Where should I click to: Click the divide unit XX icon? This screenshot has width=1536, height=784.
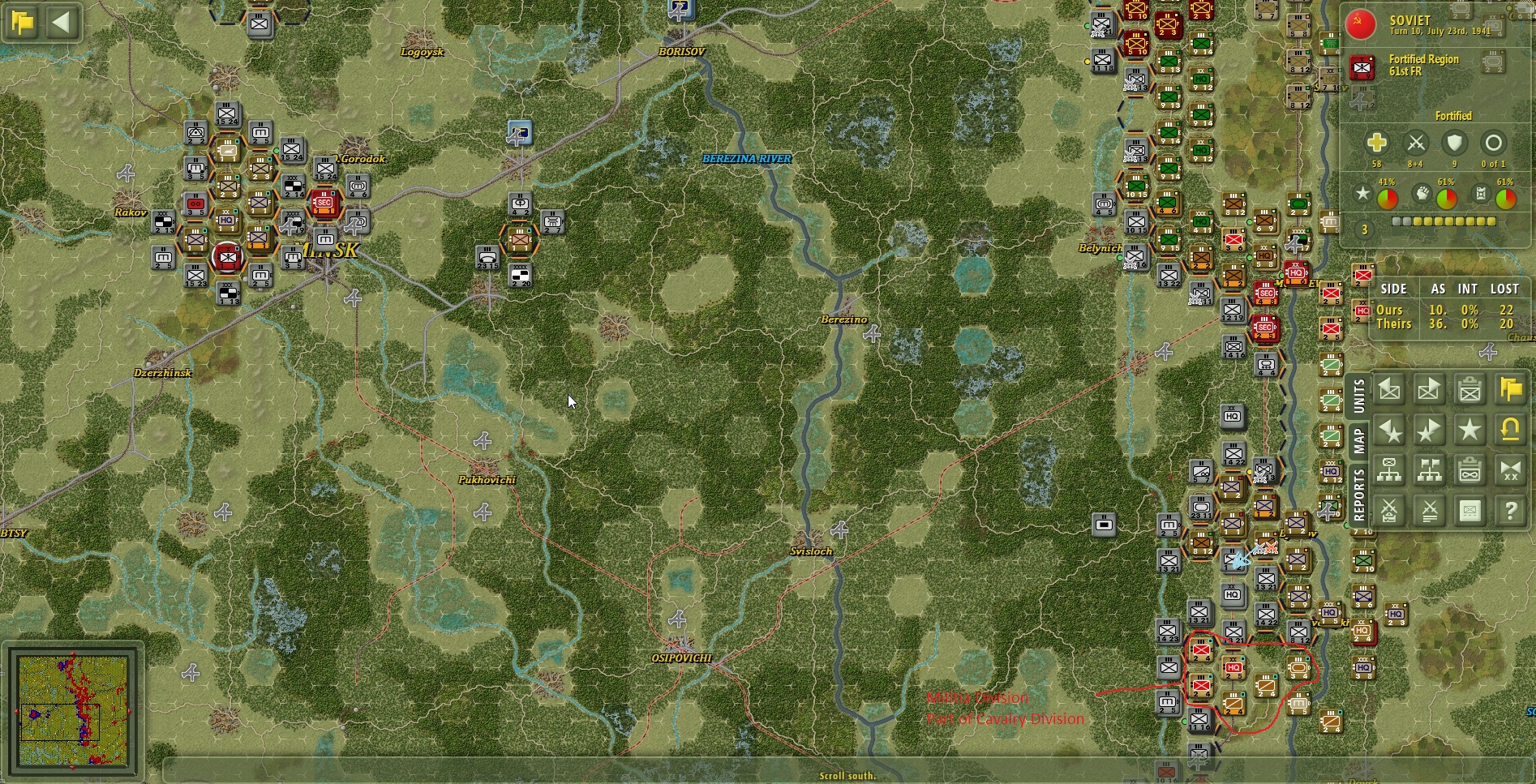(1511, 470)
